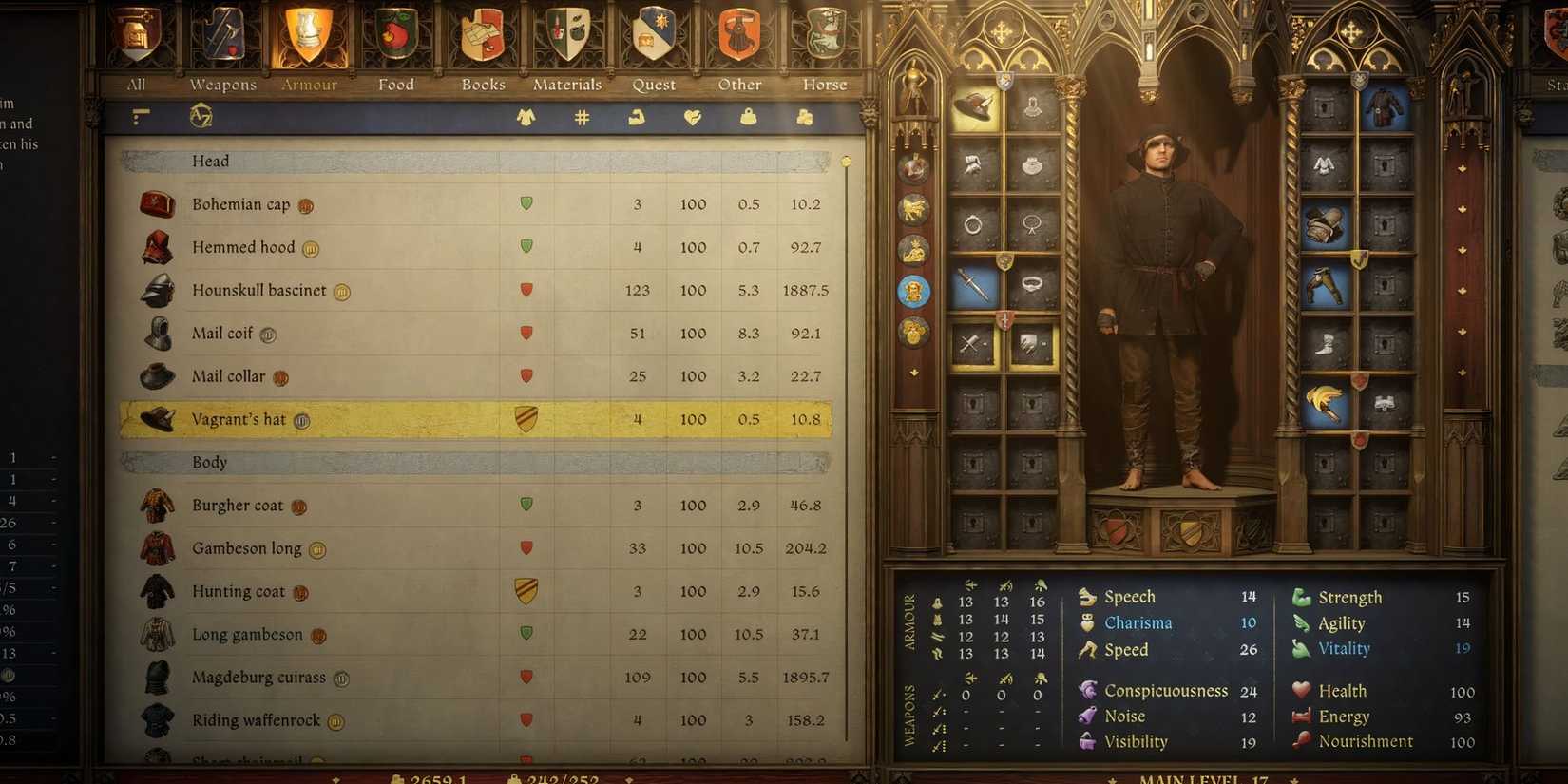
Task: Click the item list scrollbar marker
Action: click(x=846, y=162)
